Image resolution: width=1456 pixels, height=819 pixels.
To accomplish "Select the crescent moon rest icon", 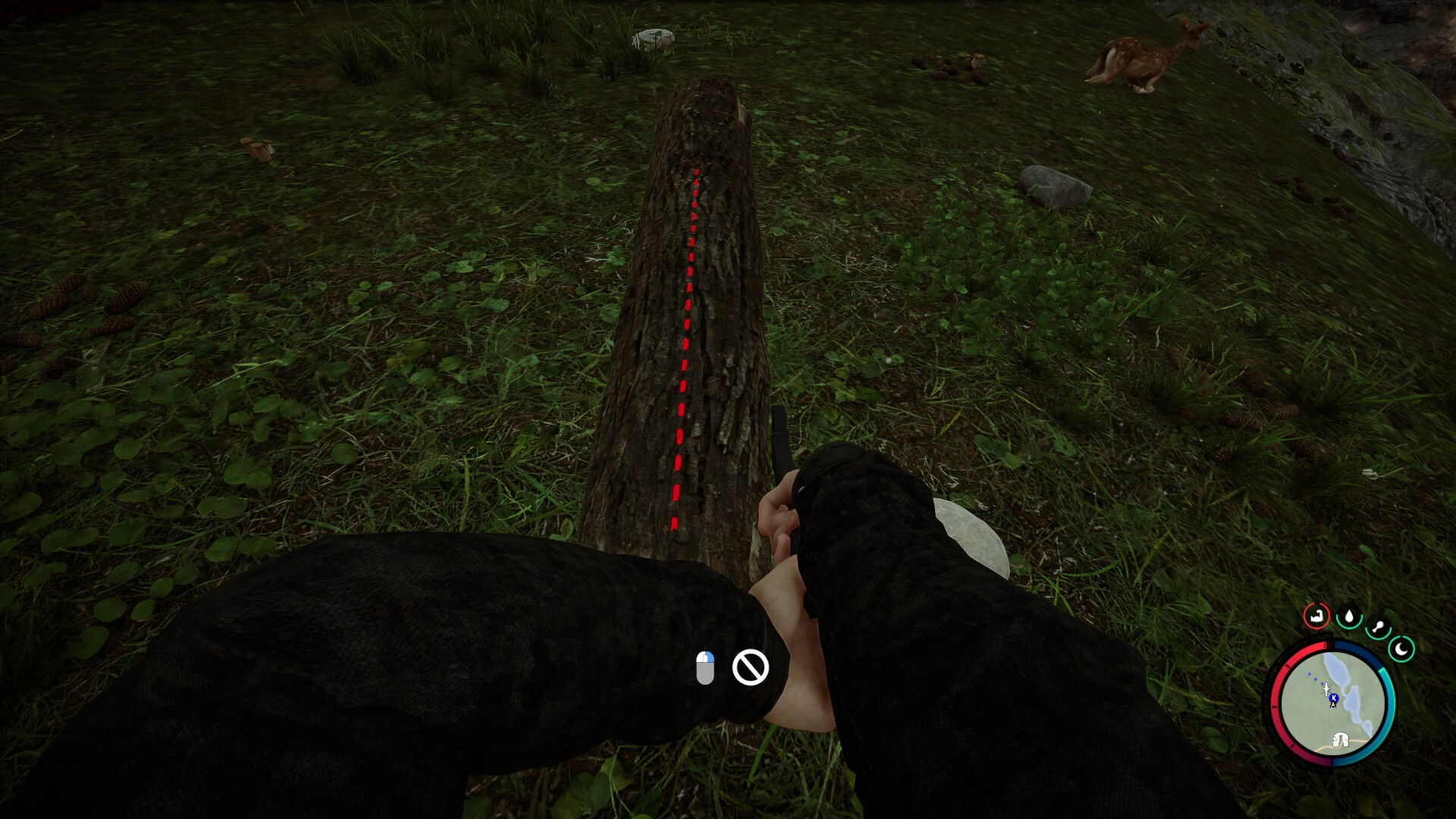I will (x=1402, y=648).
